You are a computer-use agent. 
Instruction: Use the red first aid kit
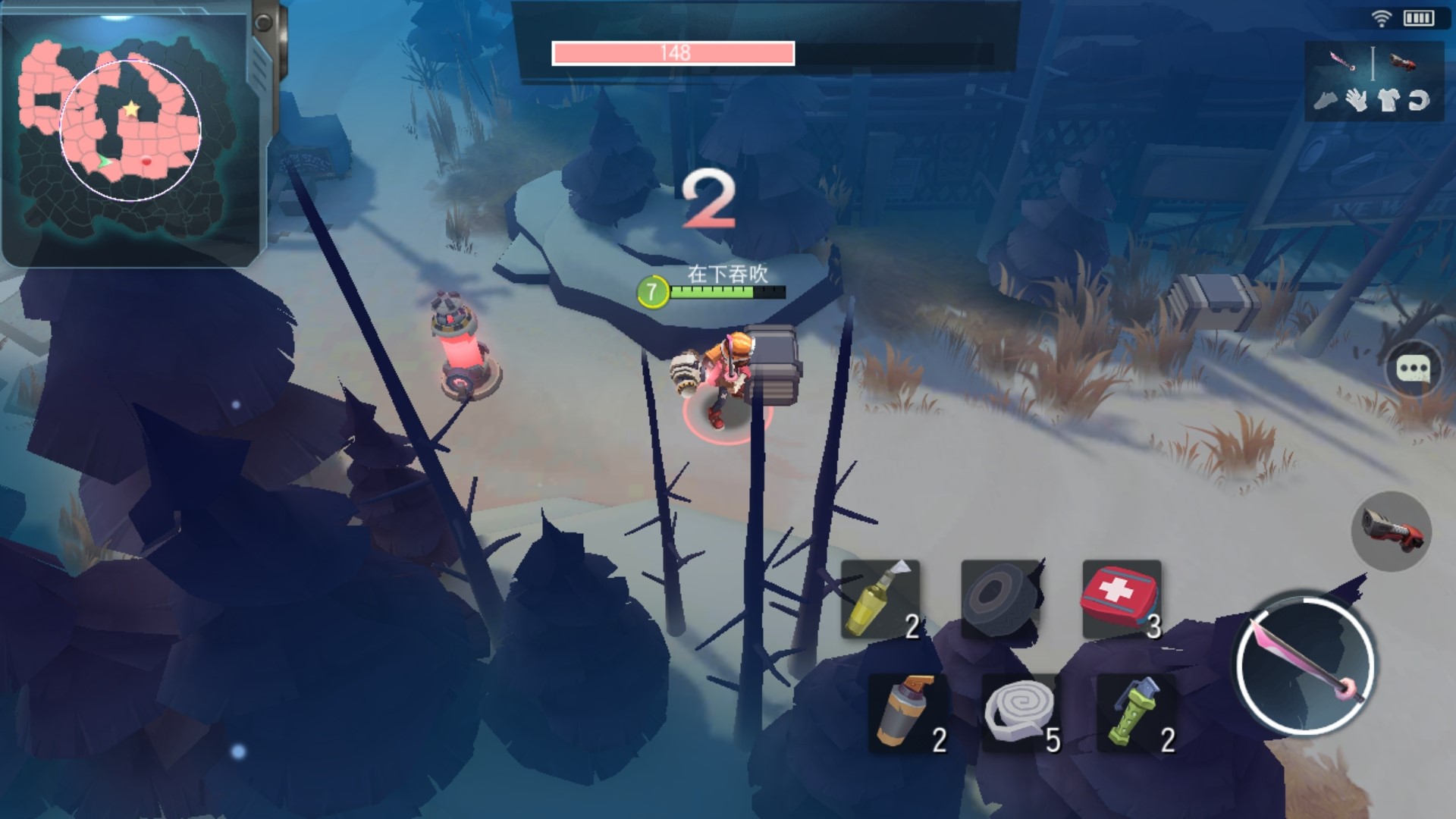pos(1121,599)
